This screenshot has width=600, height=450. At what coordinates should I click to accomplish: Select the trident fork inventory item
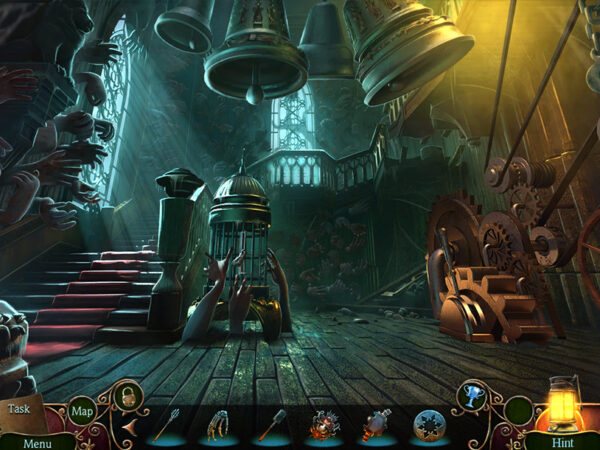pos(166,425)
